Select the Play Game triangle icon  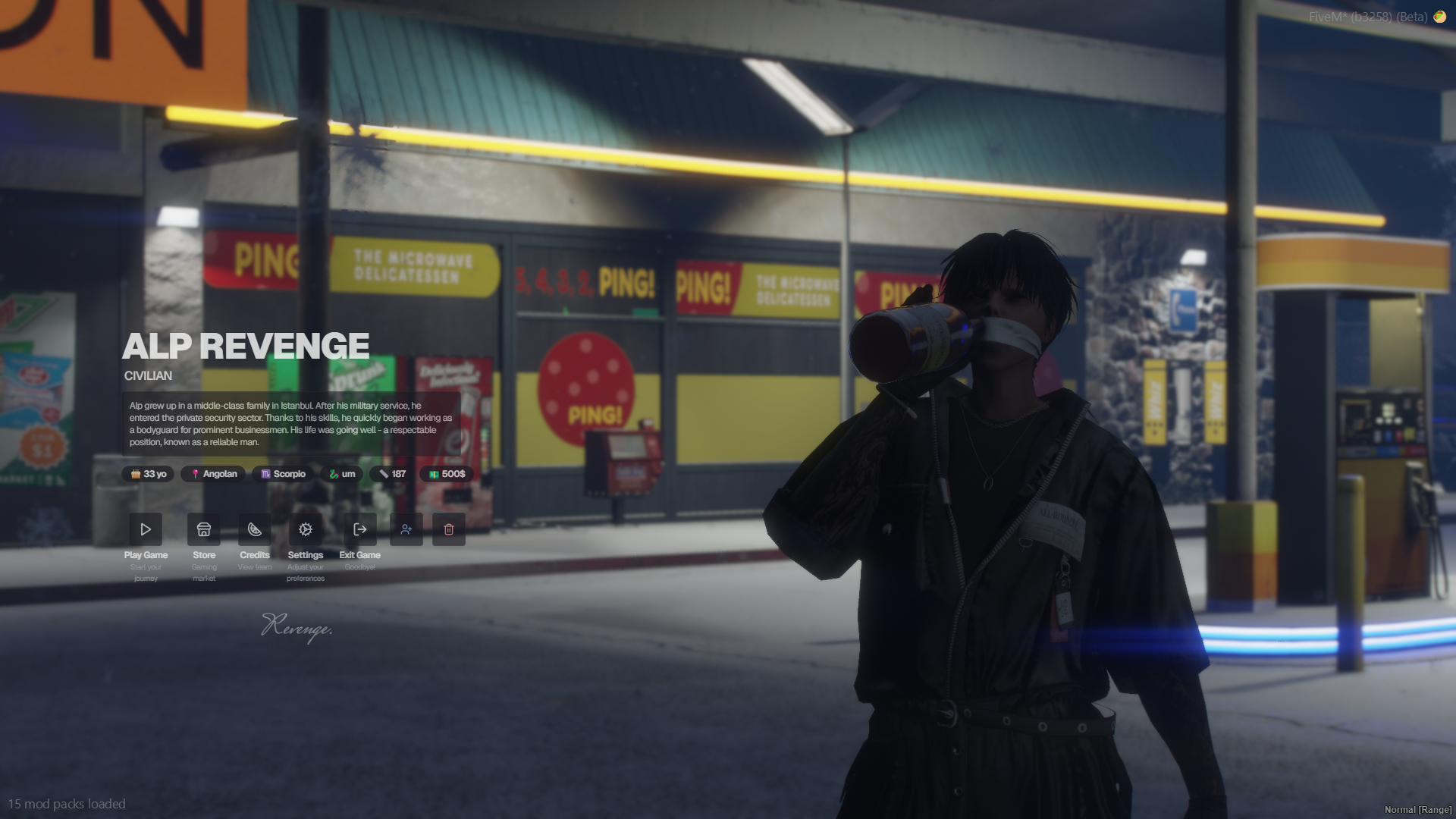tap(146, 529)
